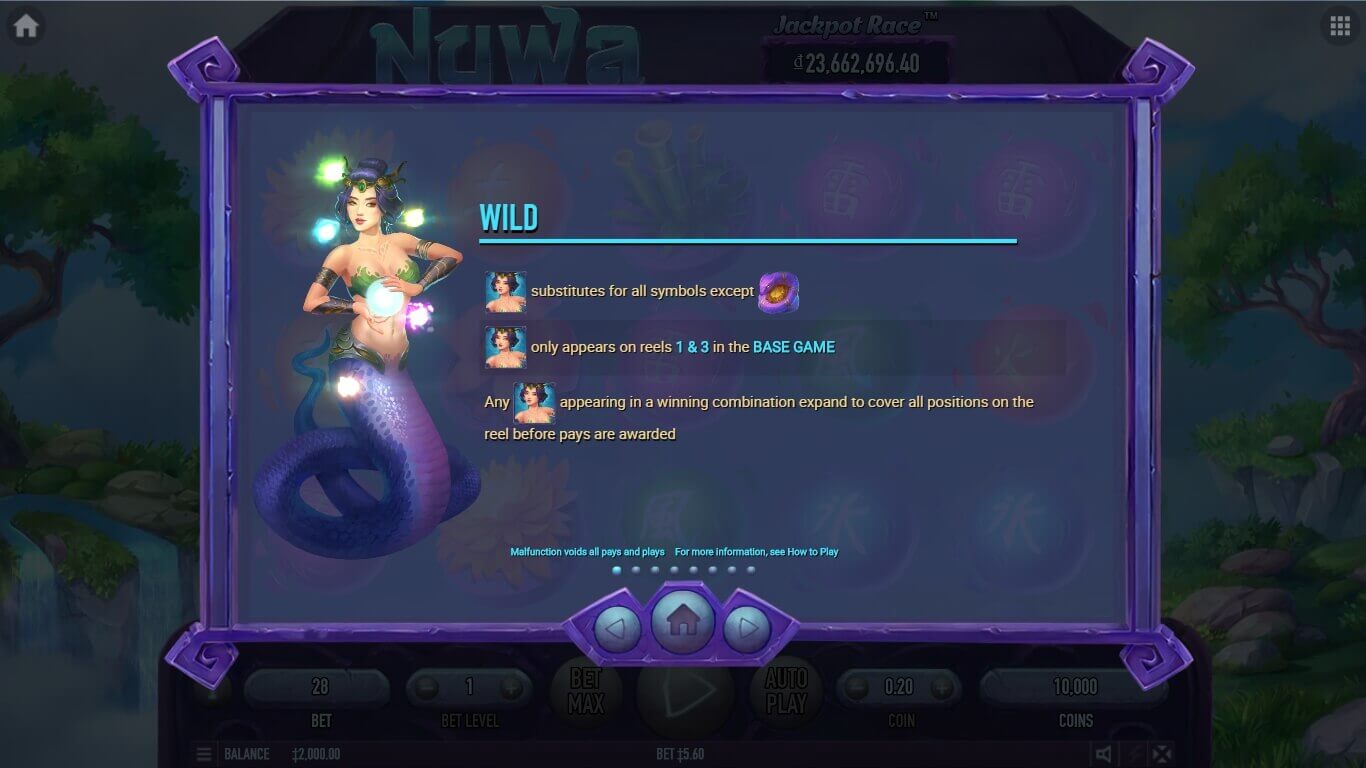Advance to the next paytable page
The width and height of the screenshot is (1366, 768).
point(747,630)
